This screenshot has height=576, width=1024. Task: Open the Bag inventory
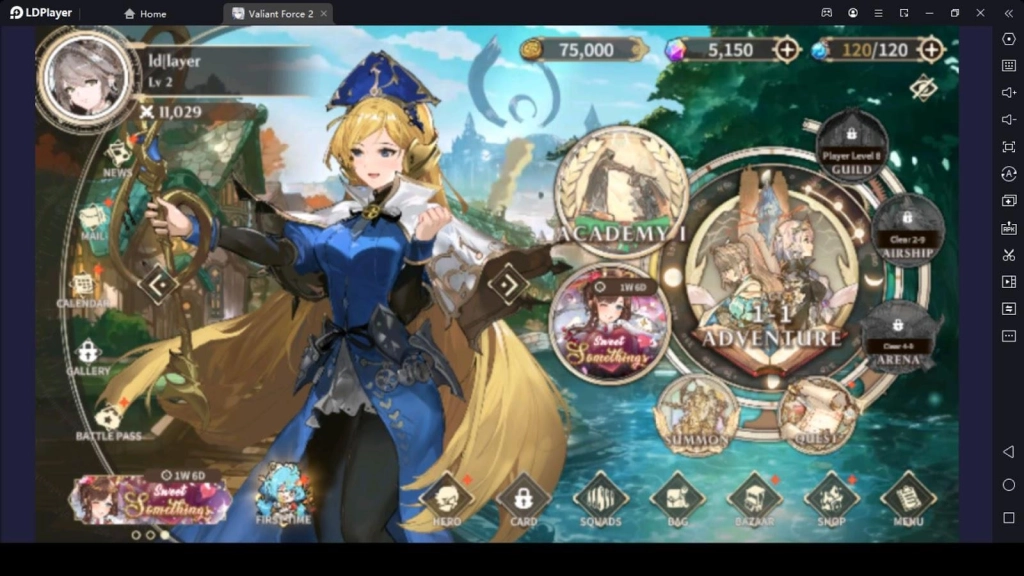coord(677,497)
